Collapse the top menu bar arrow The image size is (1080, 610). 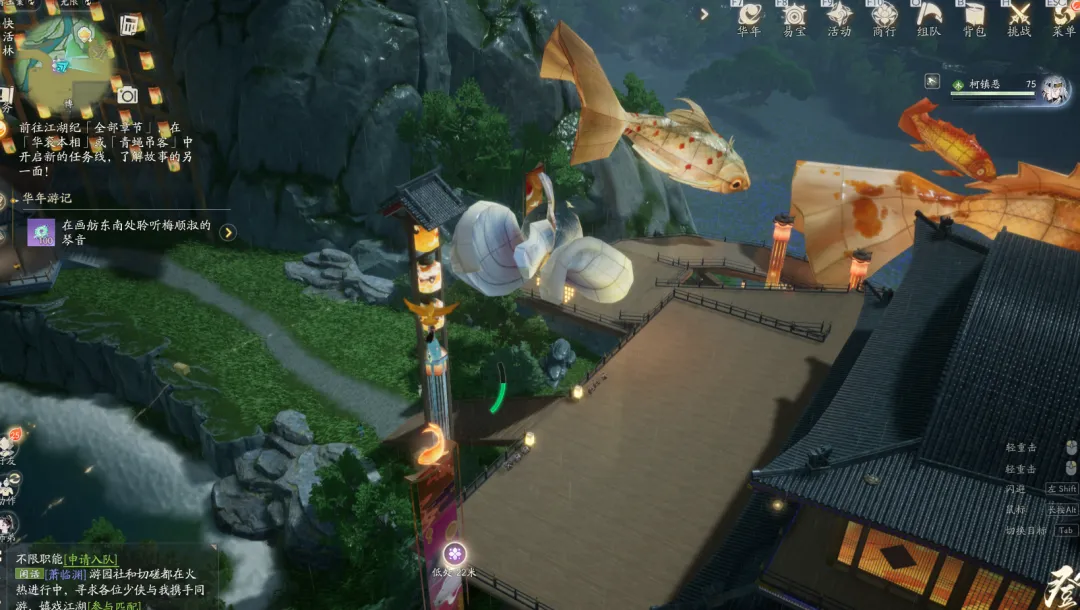click(x=704, y=14)
